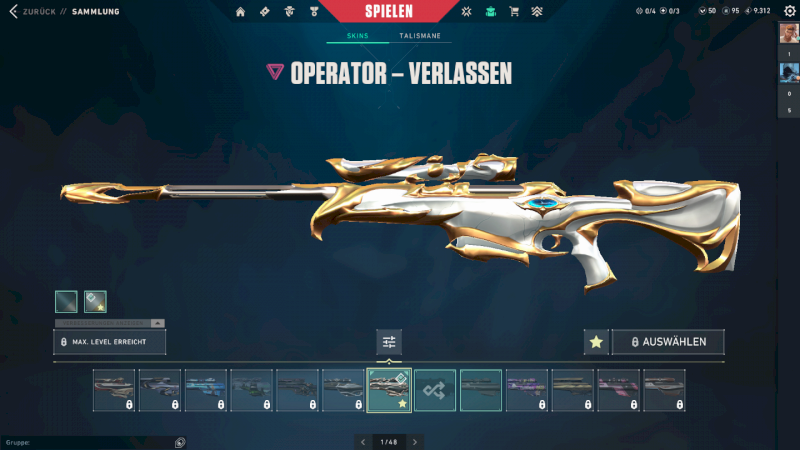Open the green collection icon in top bar
Screen dimensions: 800x450
pyautogui.click(x=490, y=12)
